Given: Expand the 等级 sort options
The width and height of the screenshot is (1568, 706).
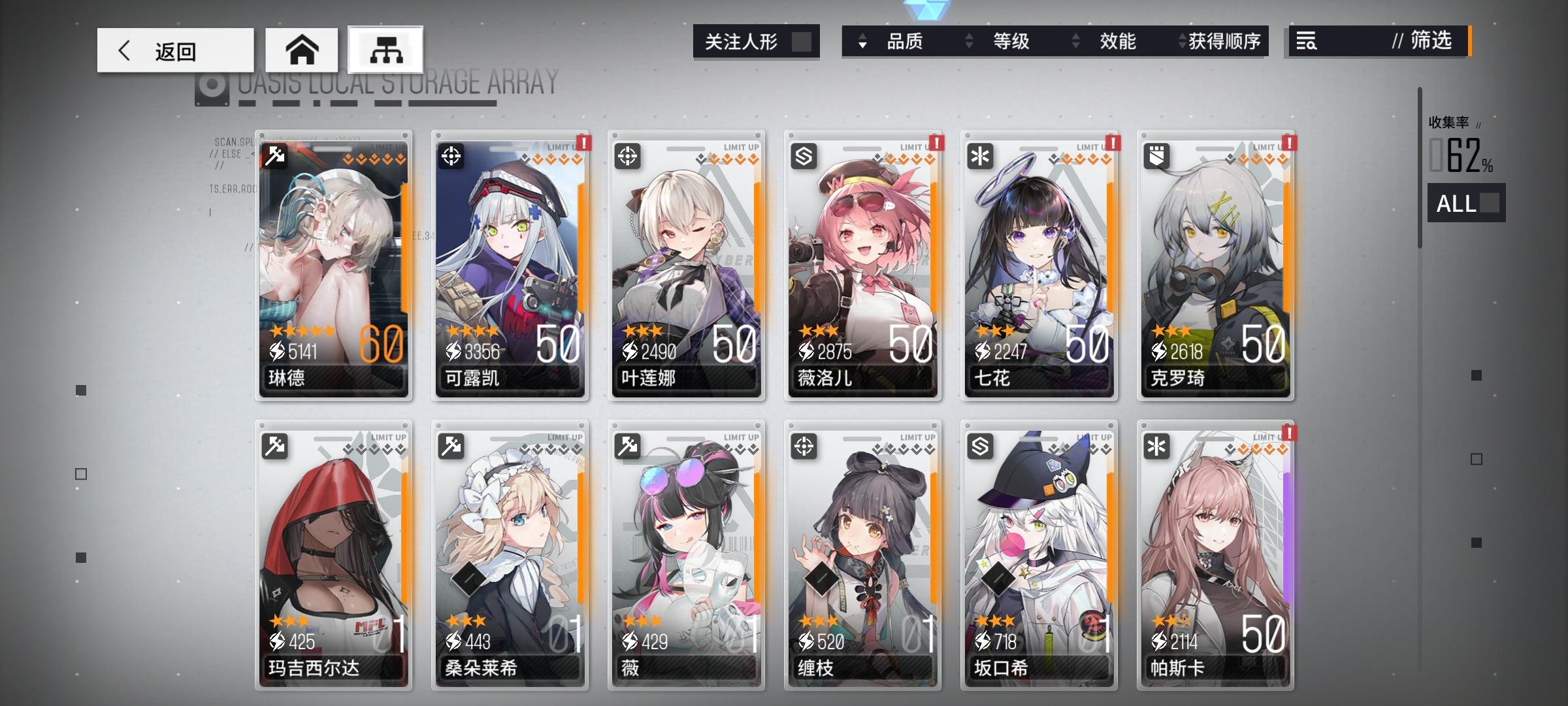Looking at the screenshot, I should tap(968, 42).
